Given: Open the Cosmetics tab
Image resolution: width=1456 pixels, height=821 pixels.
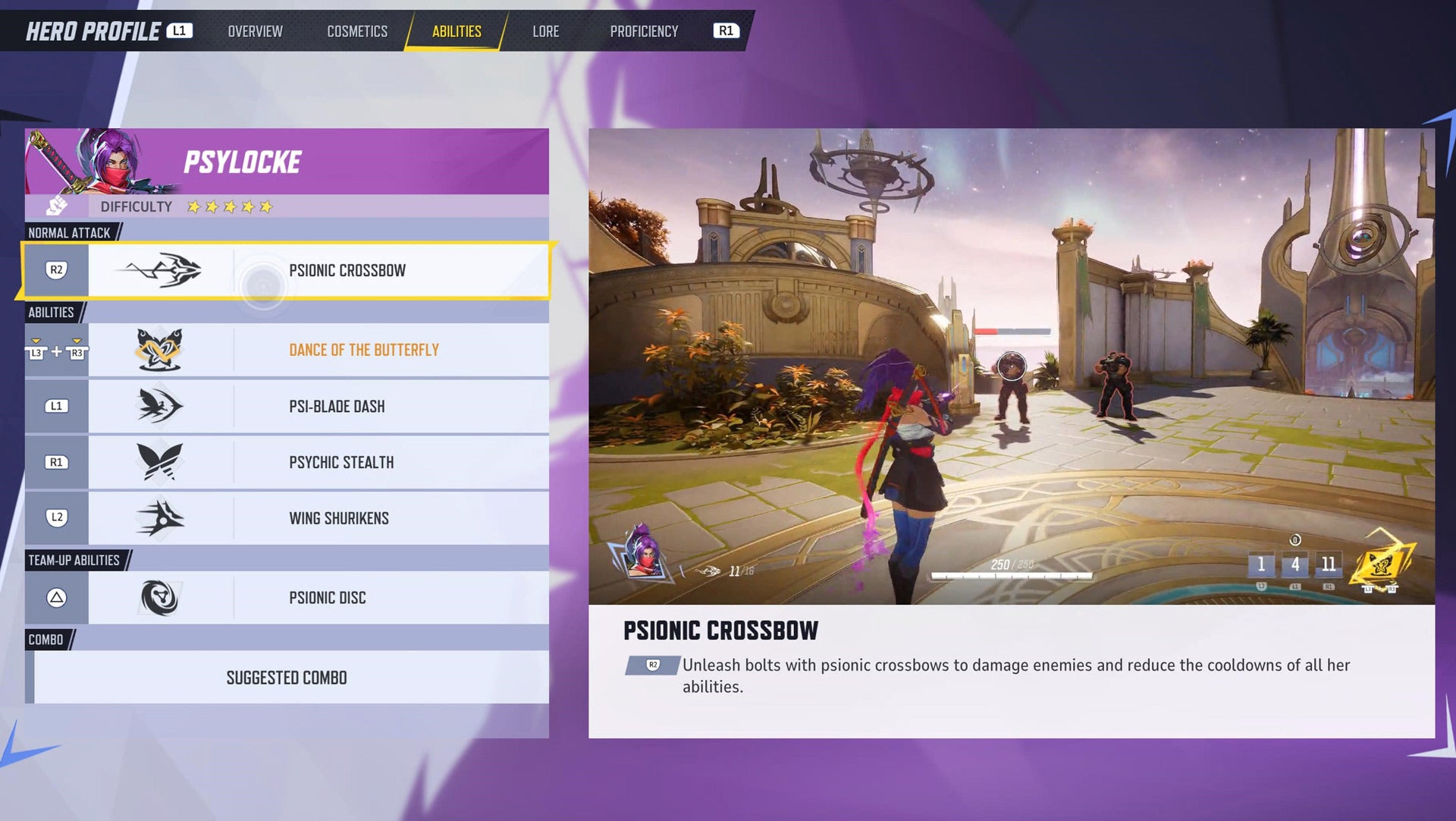Looking at the screenshot, I should tap(356, 31).
